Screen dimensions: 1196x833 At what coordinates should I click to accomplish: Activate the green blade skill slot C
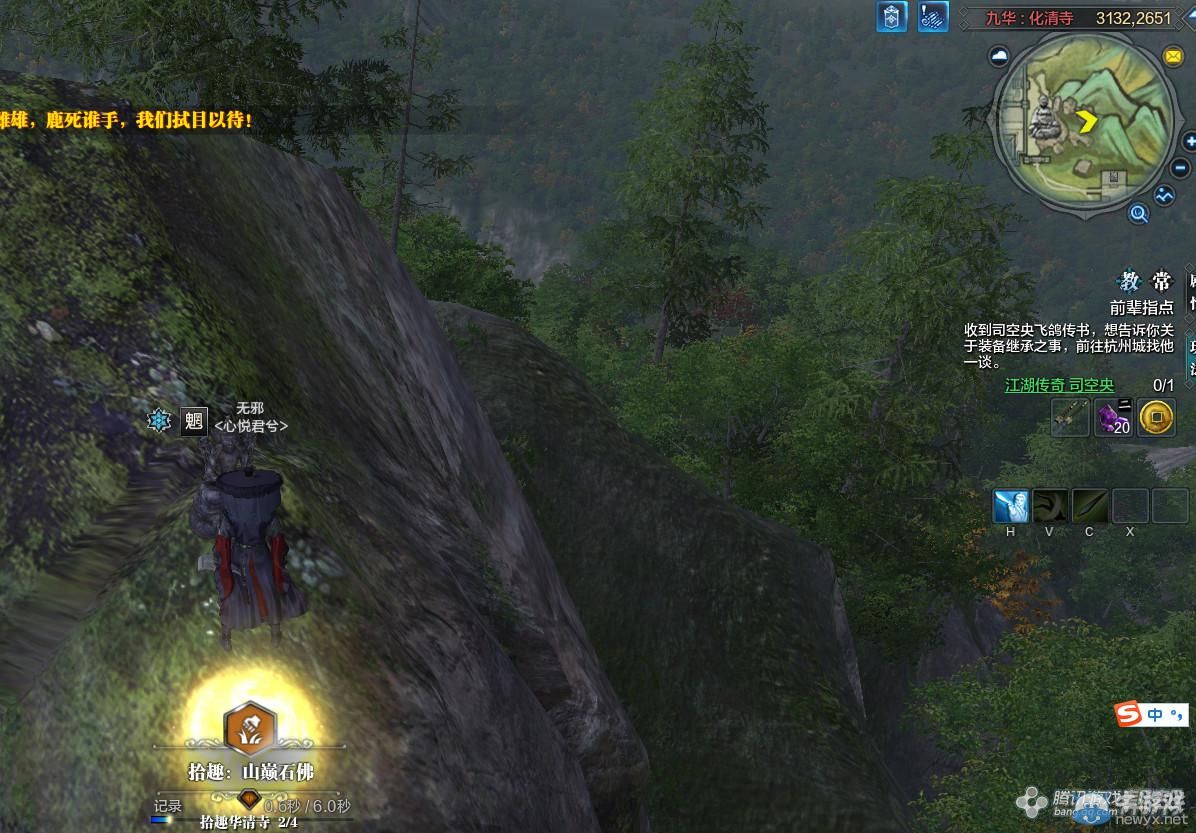(x=1090, y=506)
